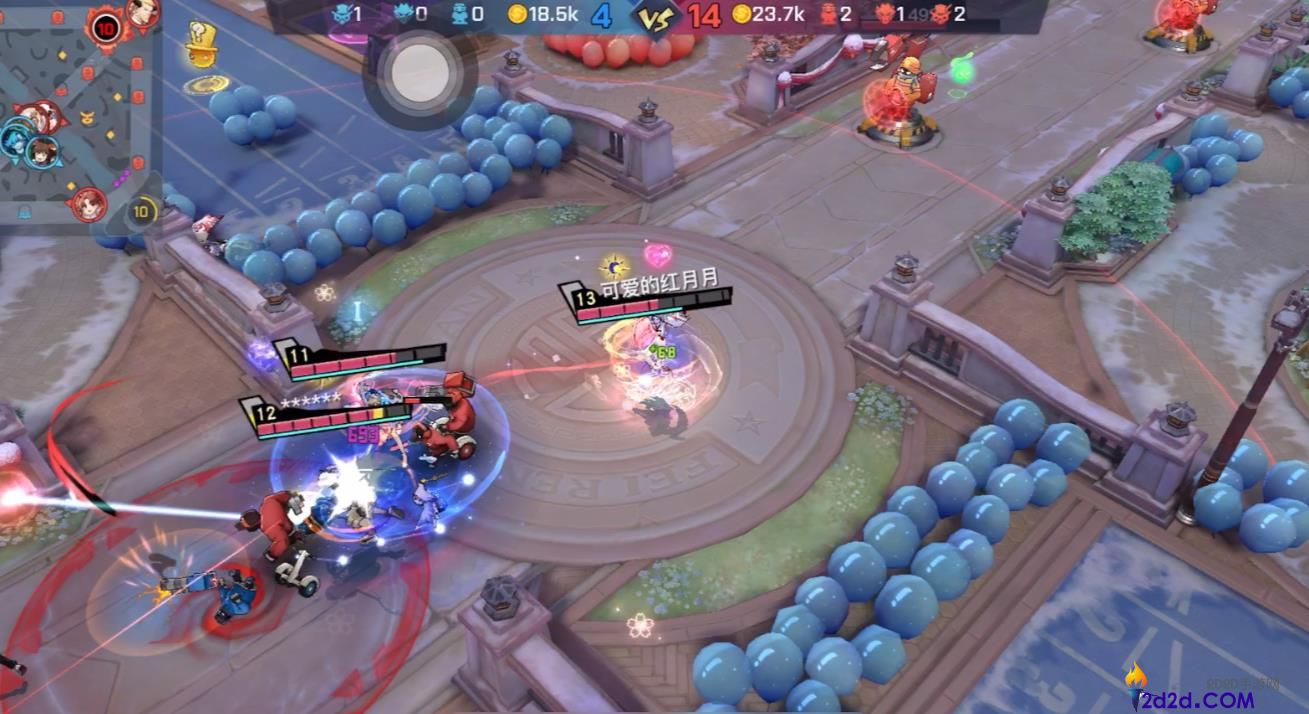
Task: Select the brown-haired blue-ringed hero on the minimap
Action: point(42,153)
